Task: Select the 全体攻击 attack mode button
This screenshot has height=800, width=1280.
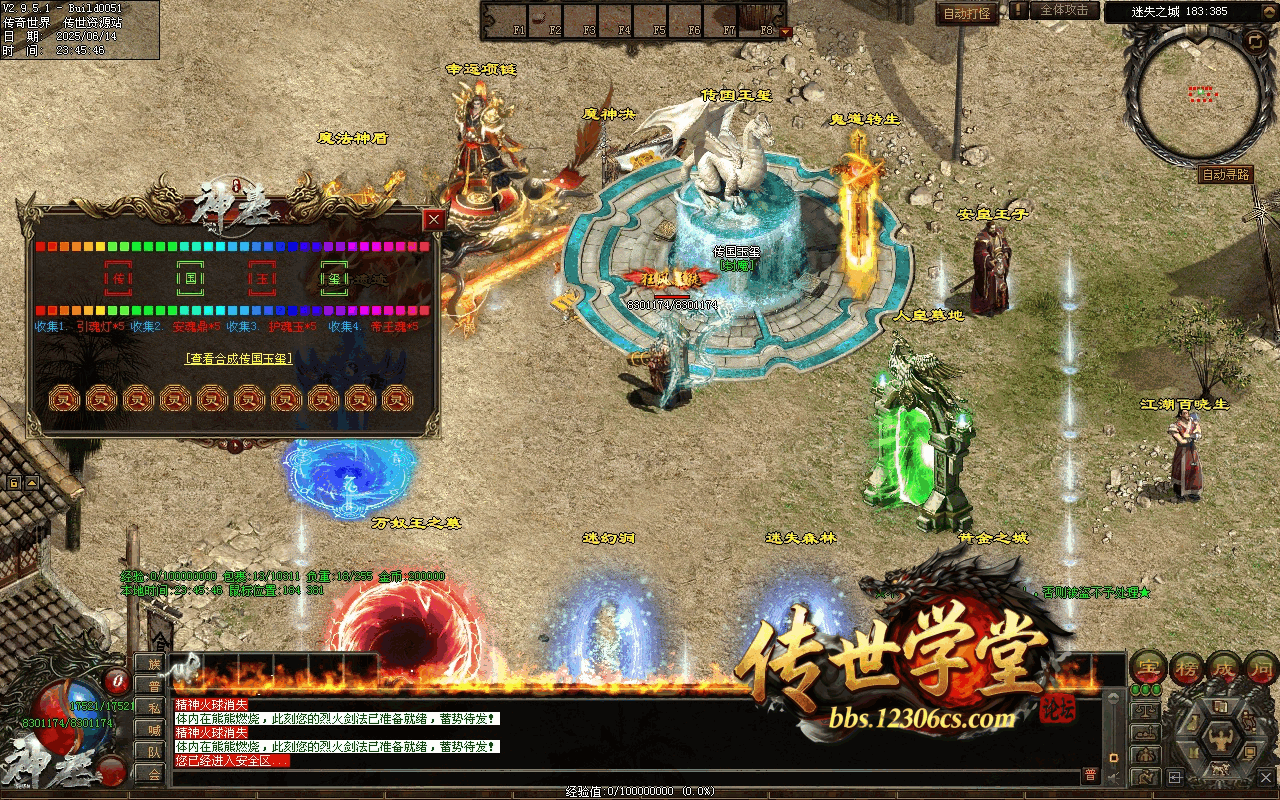Action: [1064, 10]
